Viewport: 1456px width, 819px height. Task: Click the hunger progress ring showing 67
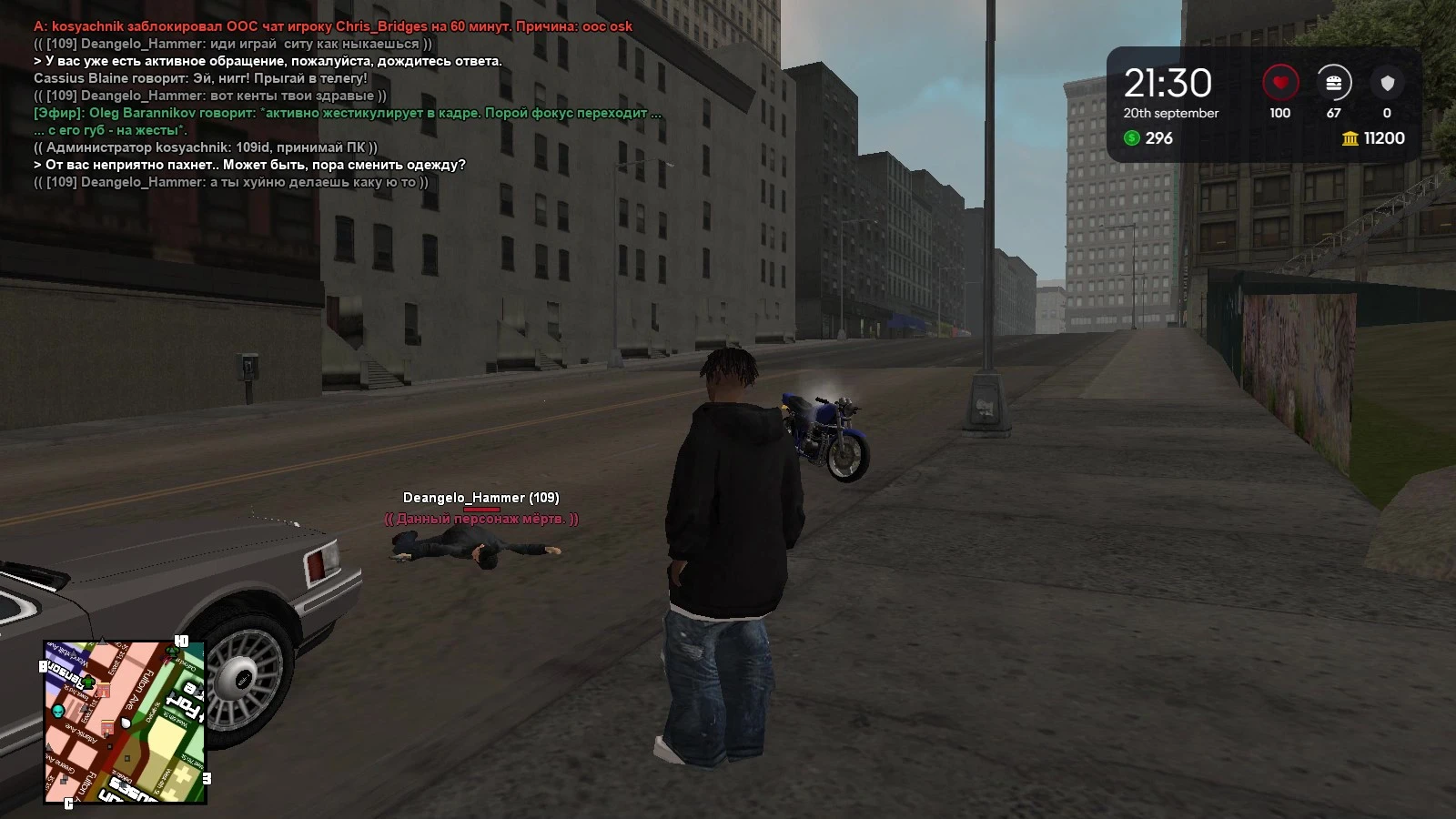click(x=1333, y=82)
